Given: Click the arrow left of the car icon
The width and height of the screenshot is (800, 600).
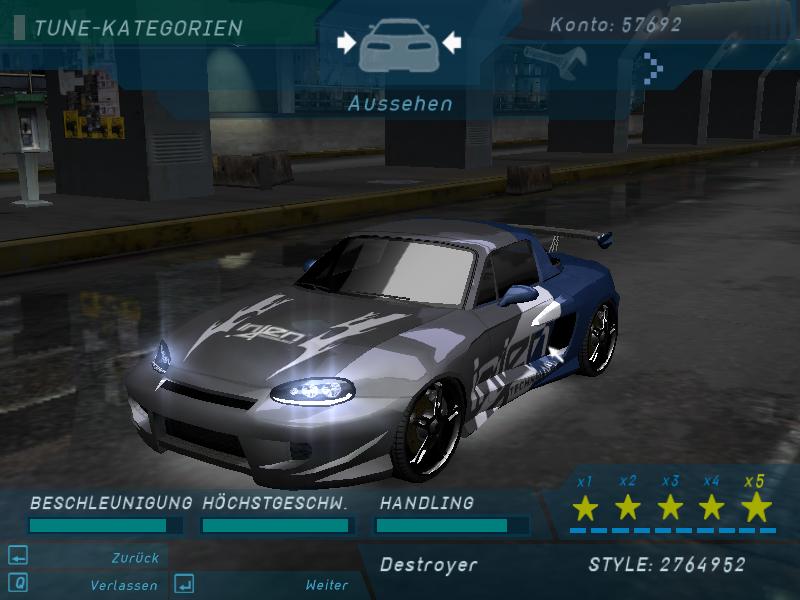Looking at the screenshot, I should pos(346,42).
